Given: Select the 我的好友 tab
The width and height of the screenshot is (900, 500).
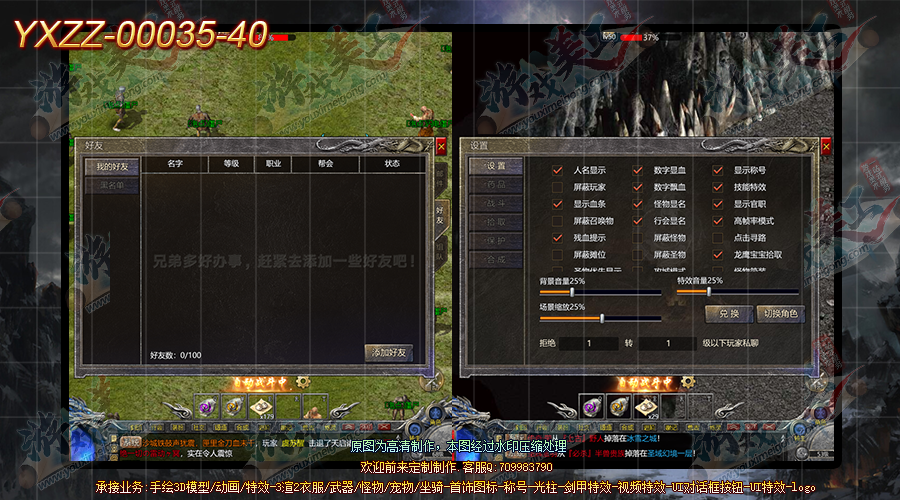Looking at the screenshot, I should [x=111, y=165].
